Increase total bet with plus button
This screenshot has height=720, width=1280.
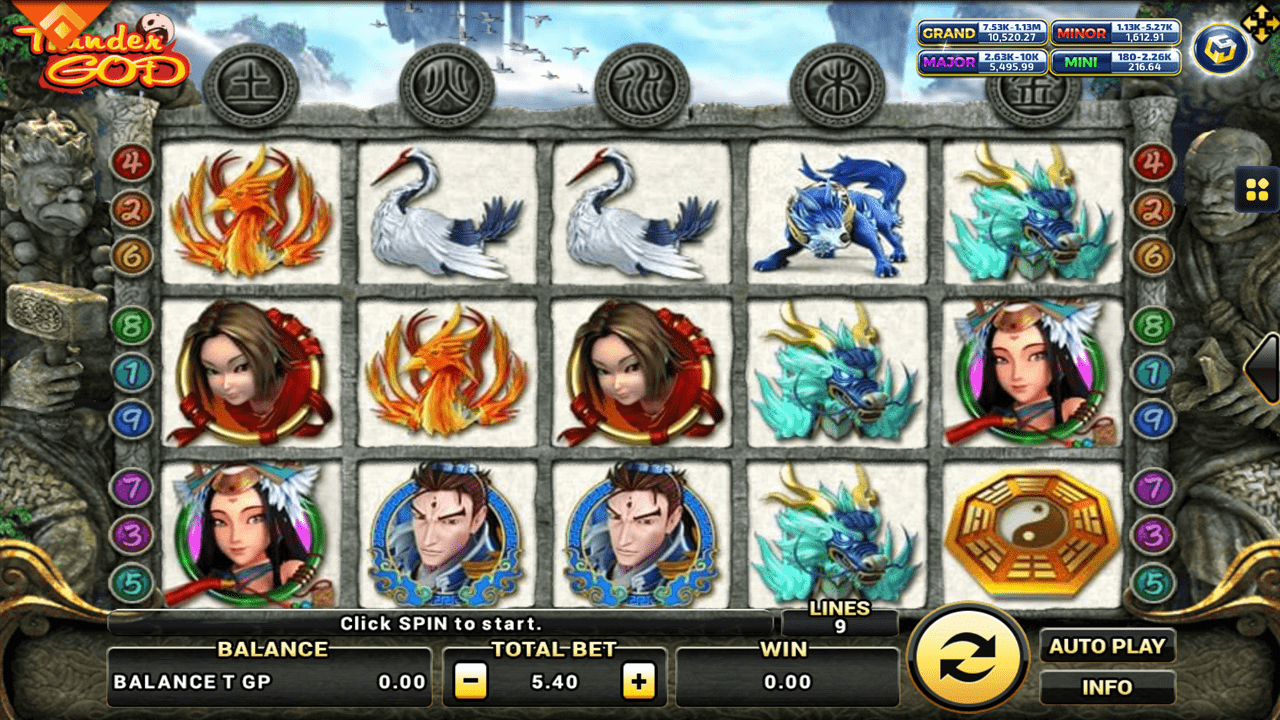(638, 683)
